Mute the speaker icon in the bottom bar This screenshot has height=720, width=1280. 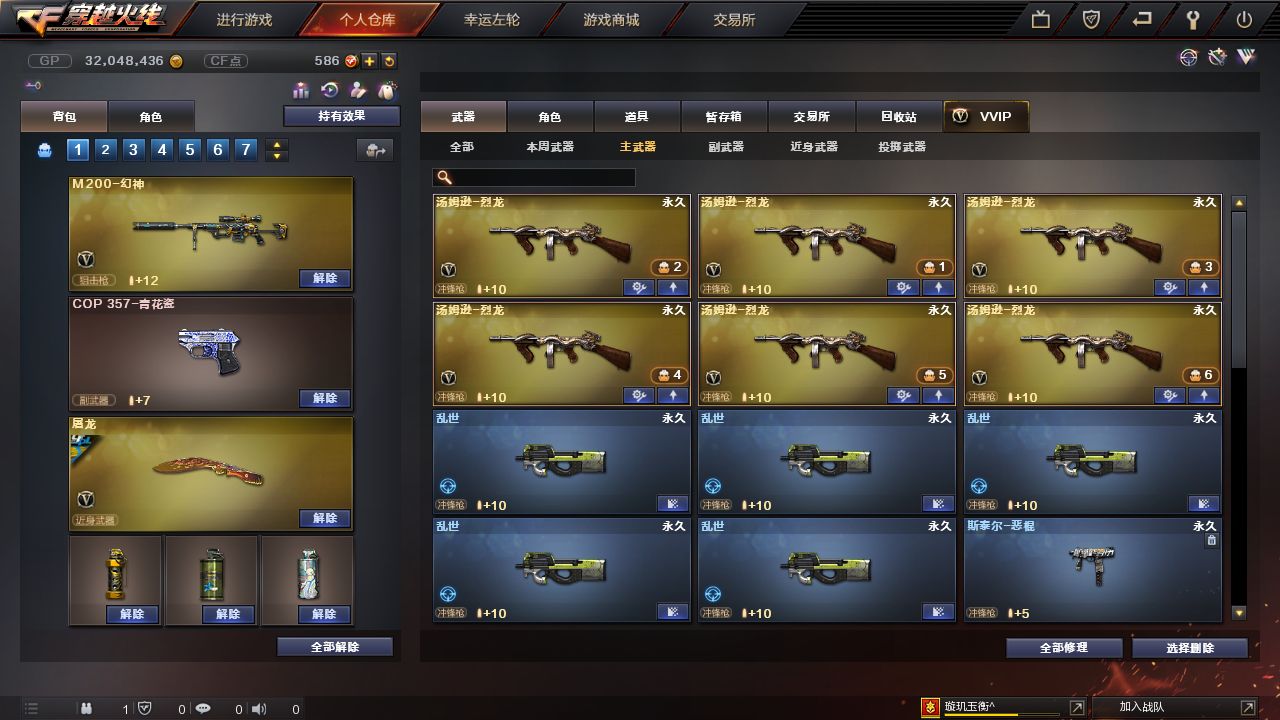point(259,708)
